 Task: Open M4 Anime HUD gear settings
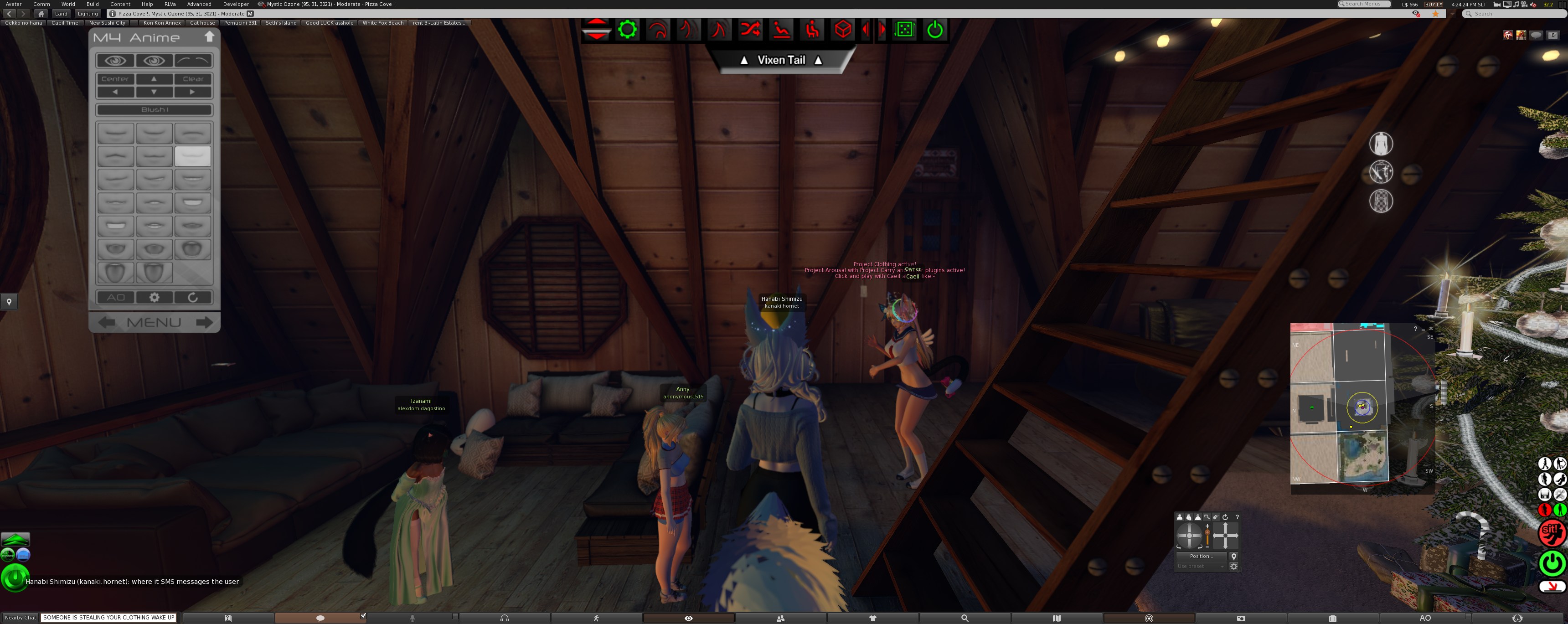155,297
